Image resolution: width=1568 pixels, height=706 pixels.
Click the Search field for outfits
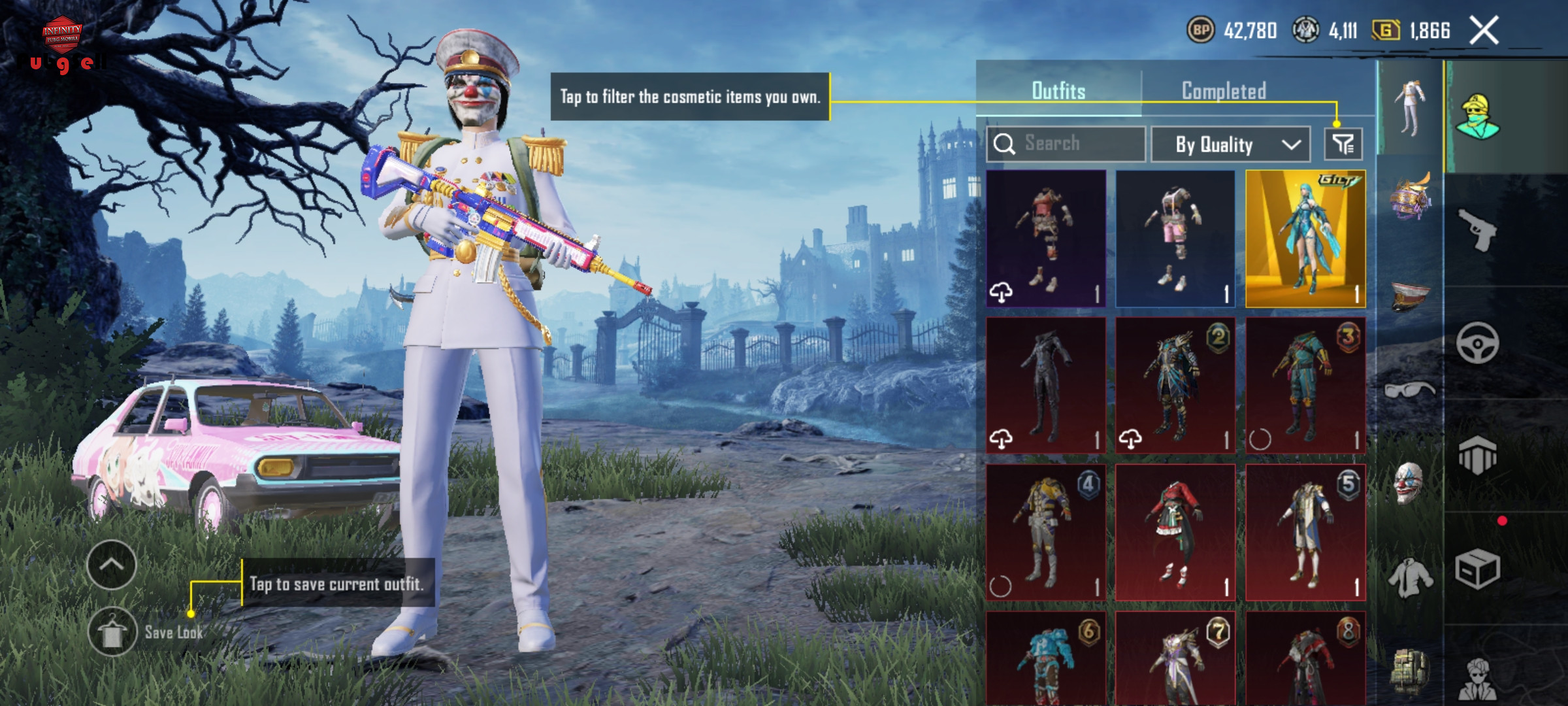(x=1066, y=144)
